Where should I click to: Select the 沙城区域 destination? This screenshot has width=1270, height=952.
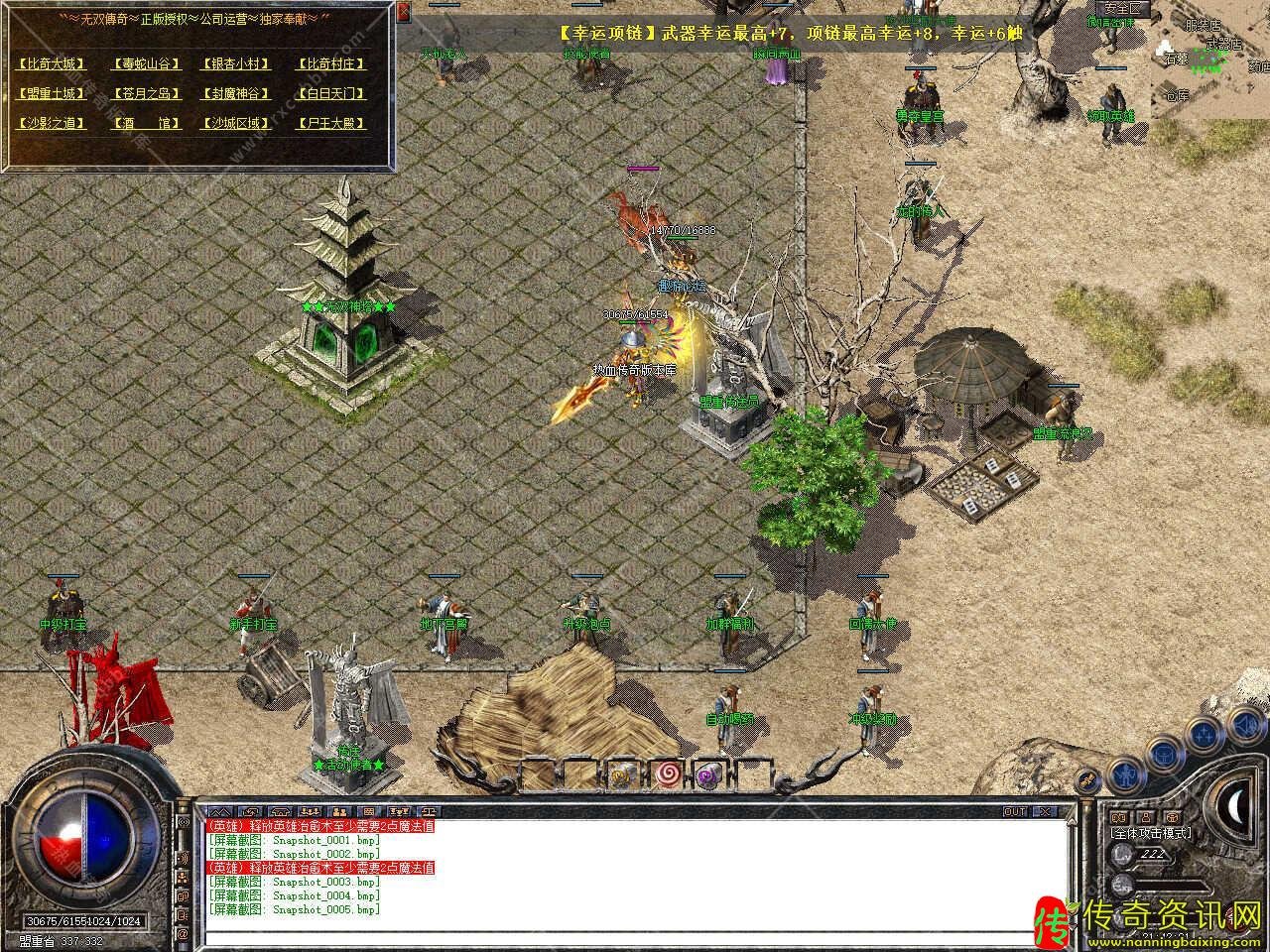[236, 123]
